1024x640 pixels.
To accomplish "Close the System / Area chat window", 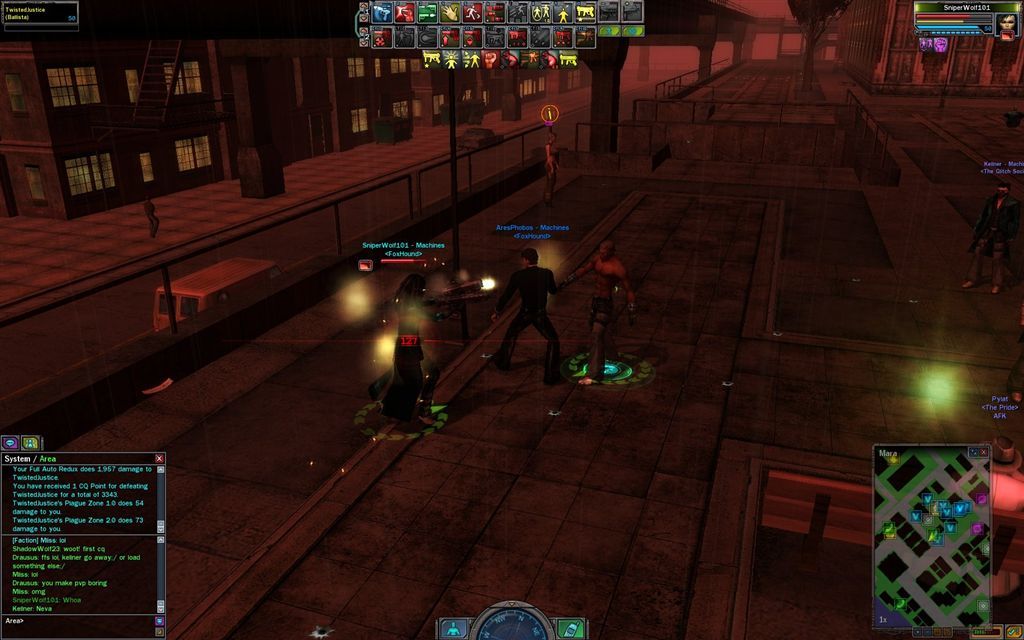I will [159, 458].
